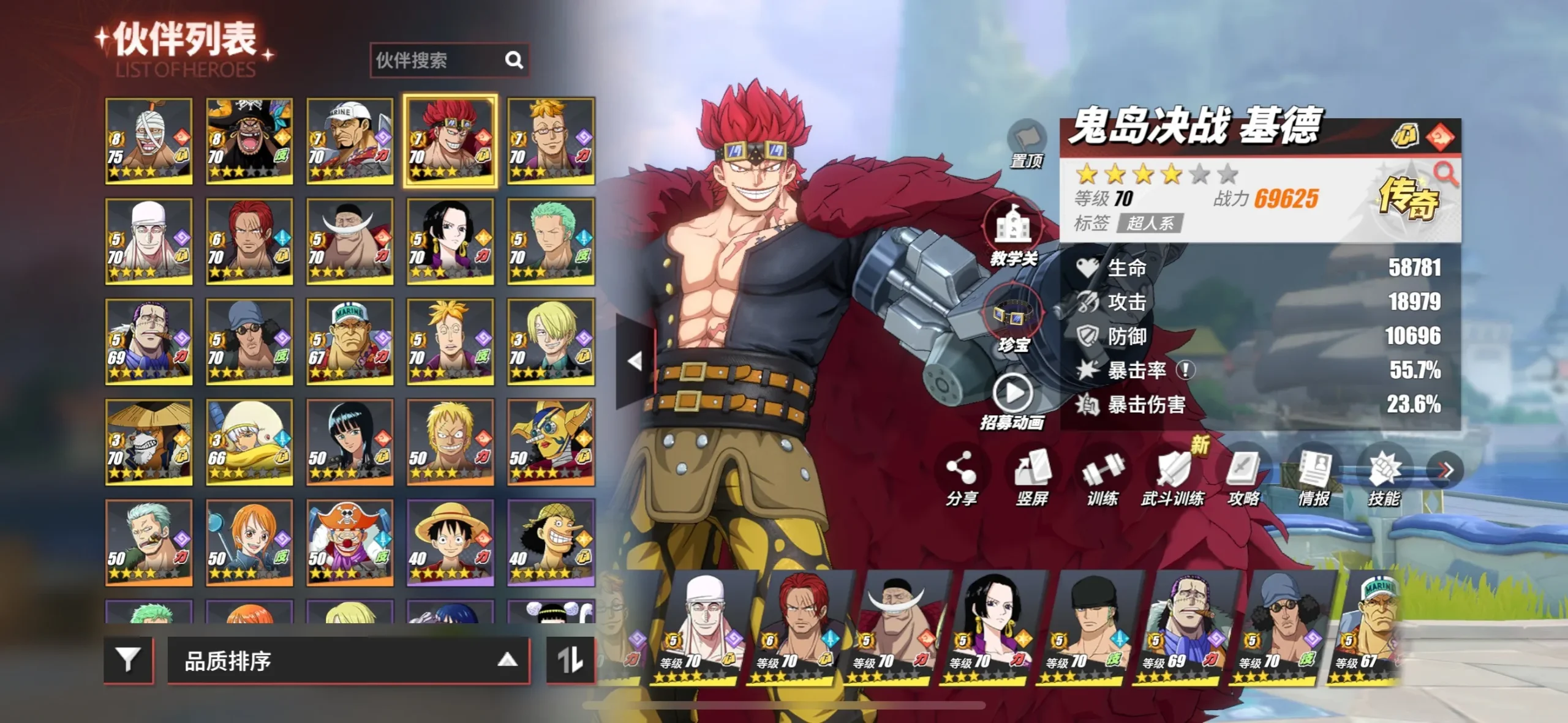
Task: Open the 攻略 guide
Action: (x=1243, y=479)
